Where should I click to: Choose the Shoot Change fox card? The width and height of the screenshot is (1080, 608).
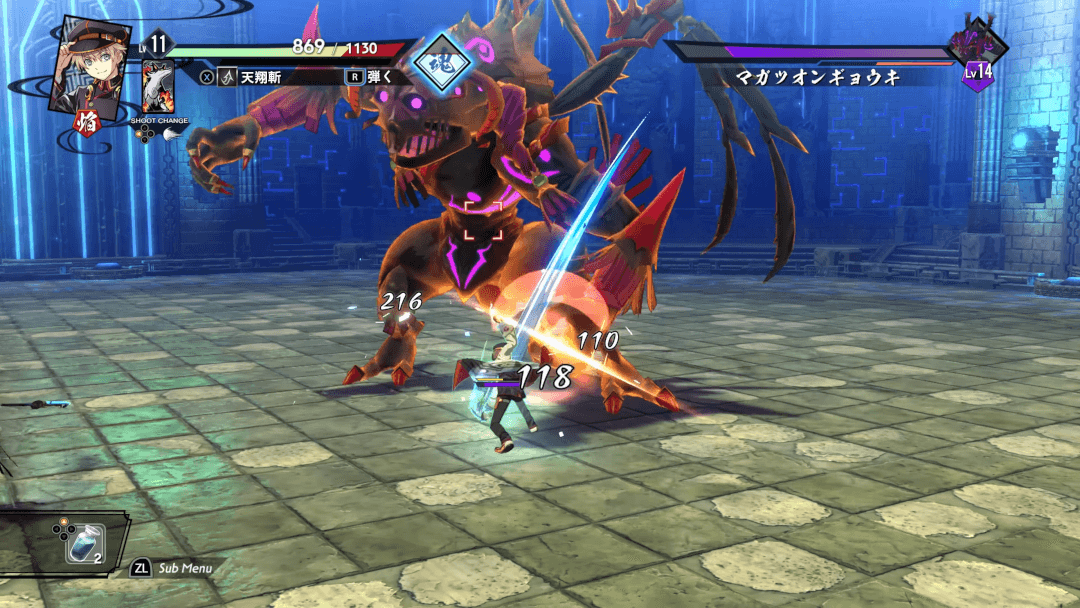point(158,87)
